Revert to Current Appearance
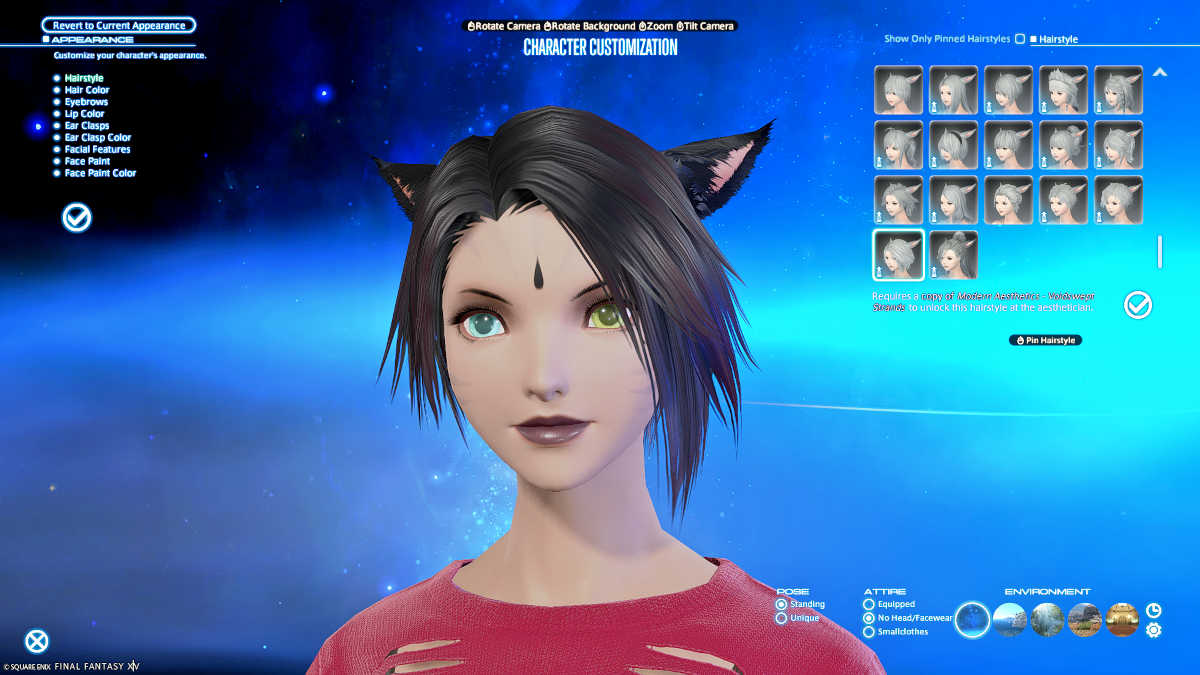The height and width of the screenshot is (675, 1200). [119, 25]
